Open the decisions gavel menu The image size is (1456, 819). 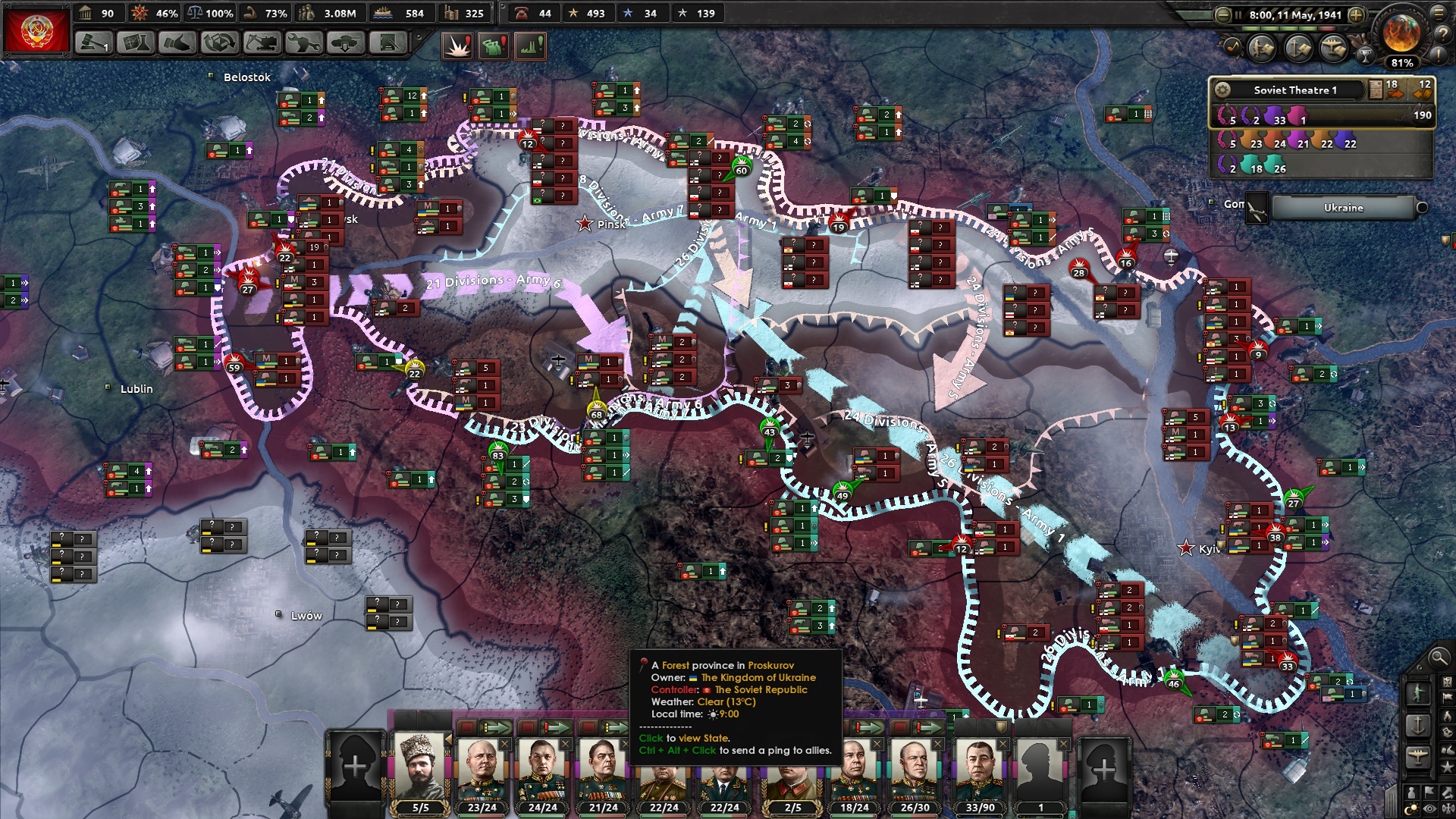[x=93, y=43]
